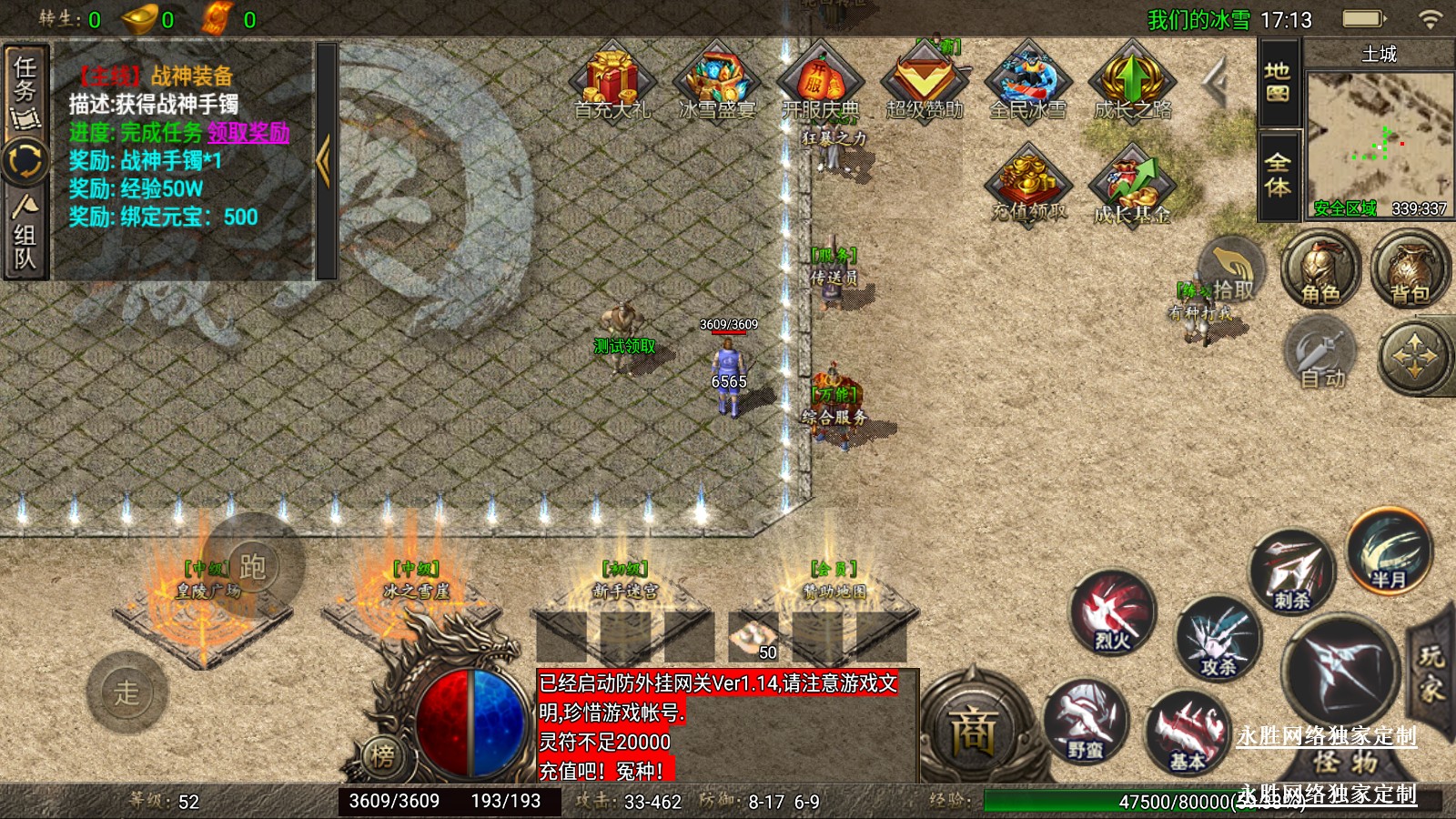This screenshot has width=1456, height=819.
Task: Switch to the 任务 quest tab
Action: tap(25, 88)
